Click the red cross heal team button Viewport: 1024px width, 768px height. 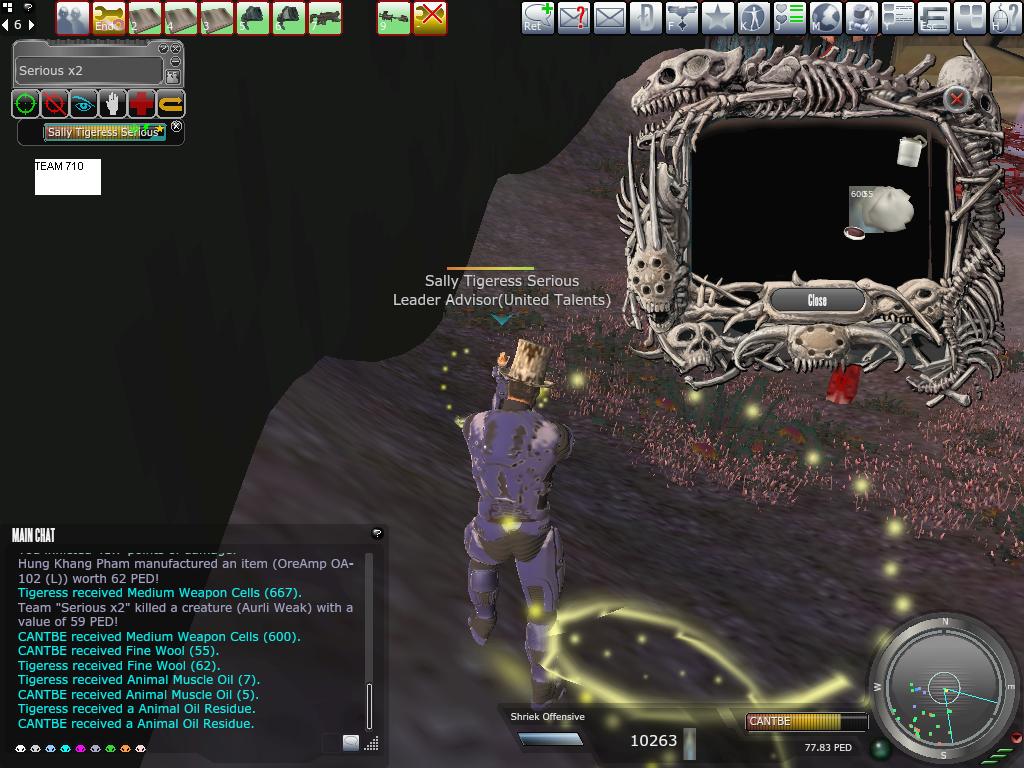coord(142,103)
